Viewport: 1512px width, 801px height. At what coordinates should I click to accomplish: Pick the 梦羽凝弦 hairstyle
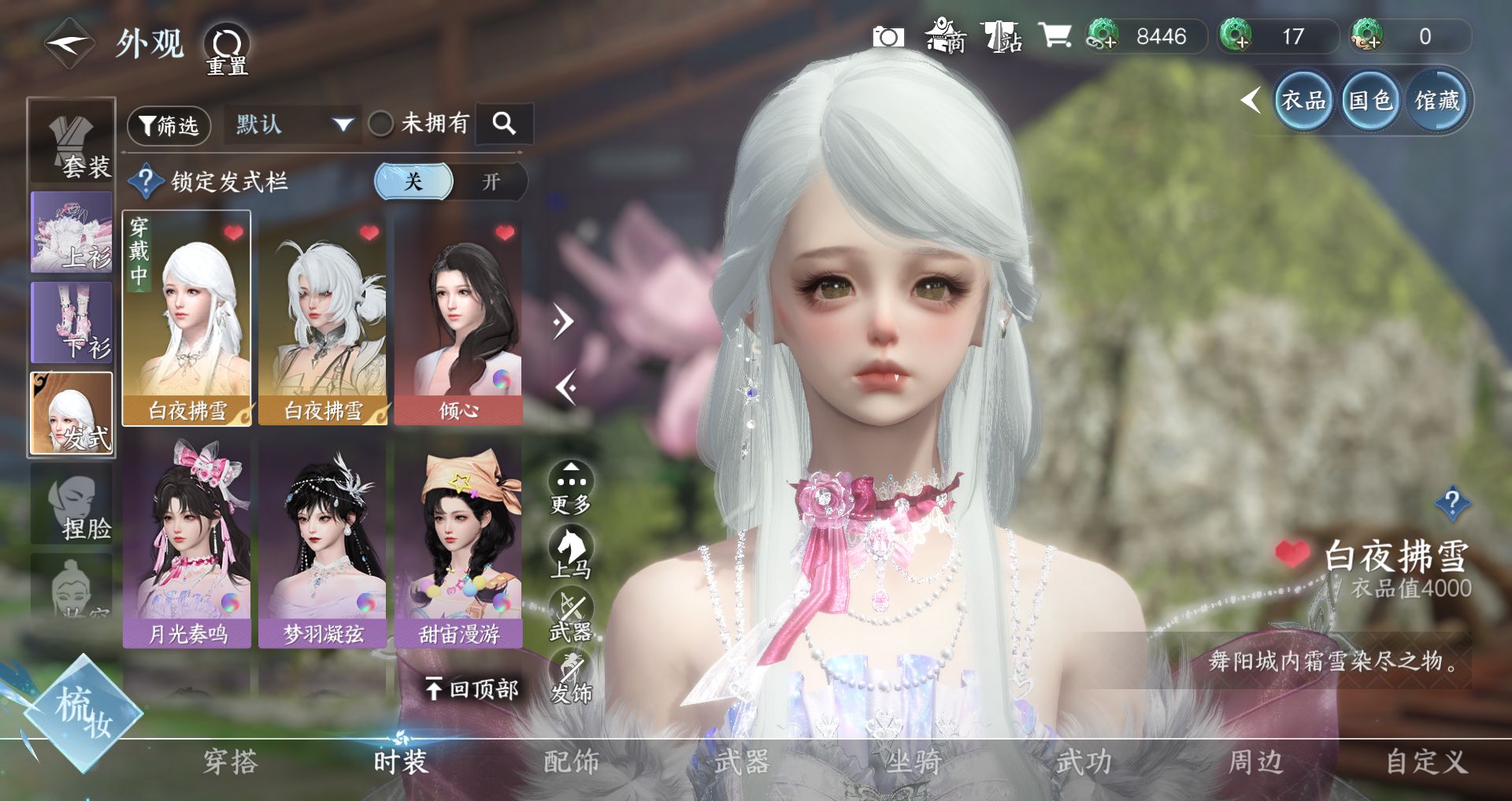coord(323,543)
